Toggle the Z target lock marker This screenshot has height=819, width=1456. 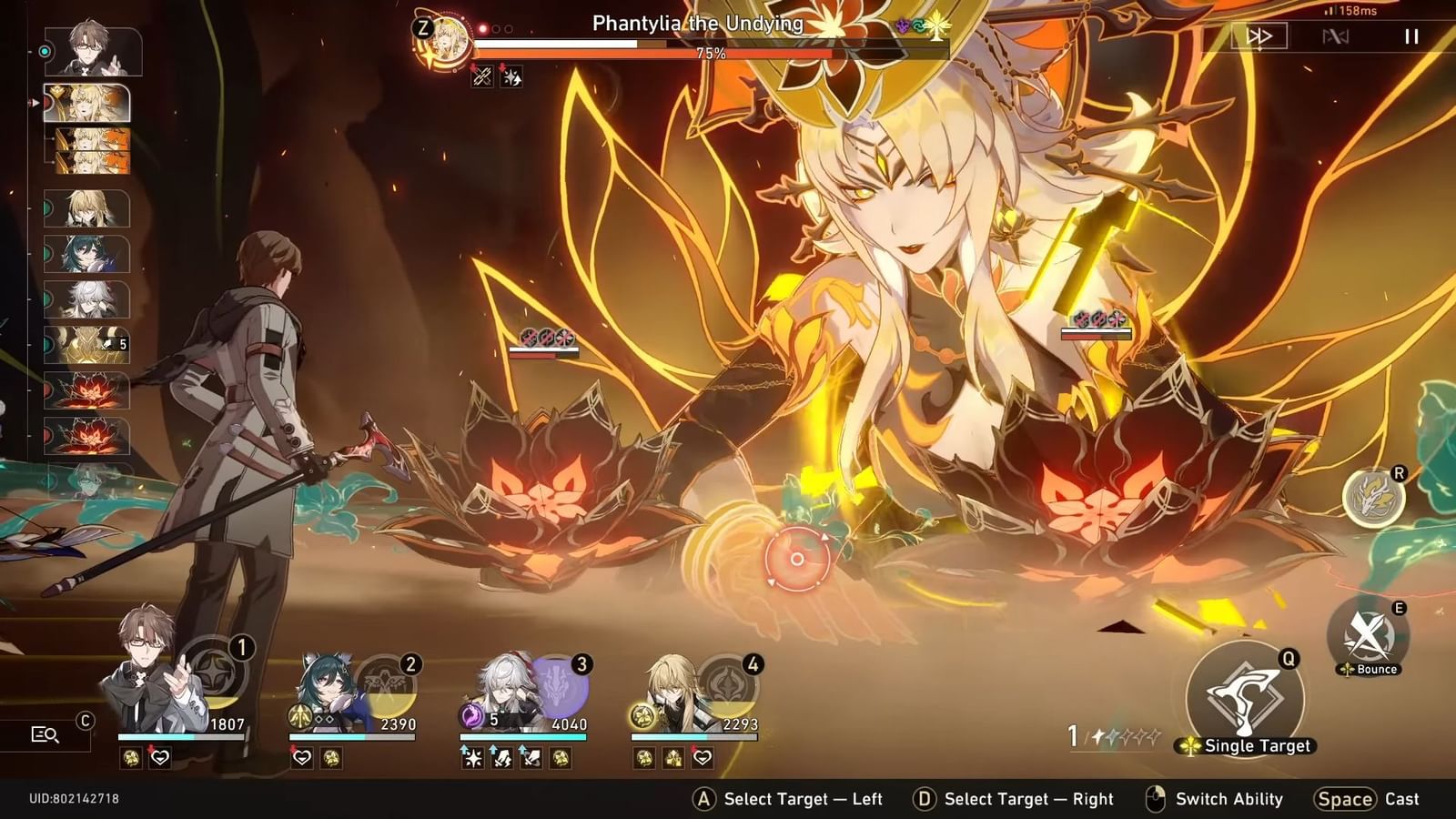coord(421,28)
